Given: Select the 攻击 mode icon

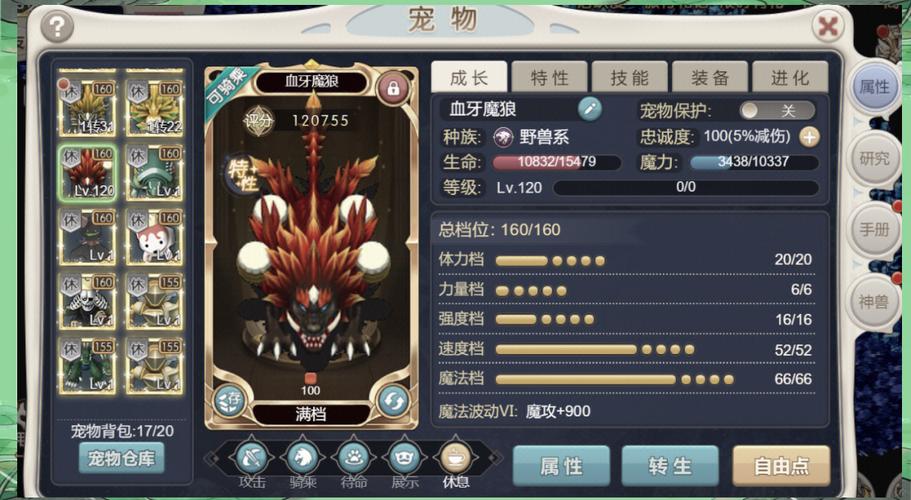Looking at the screenshot, I should tap(250, 458).
